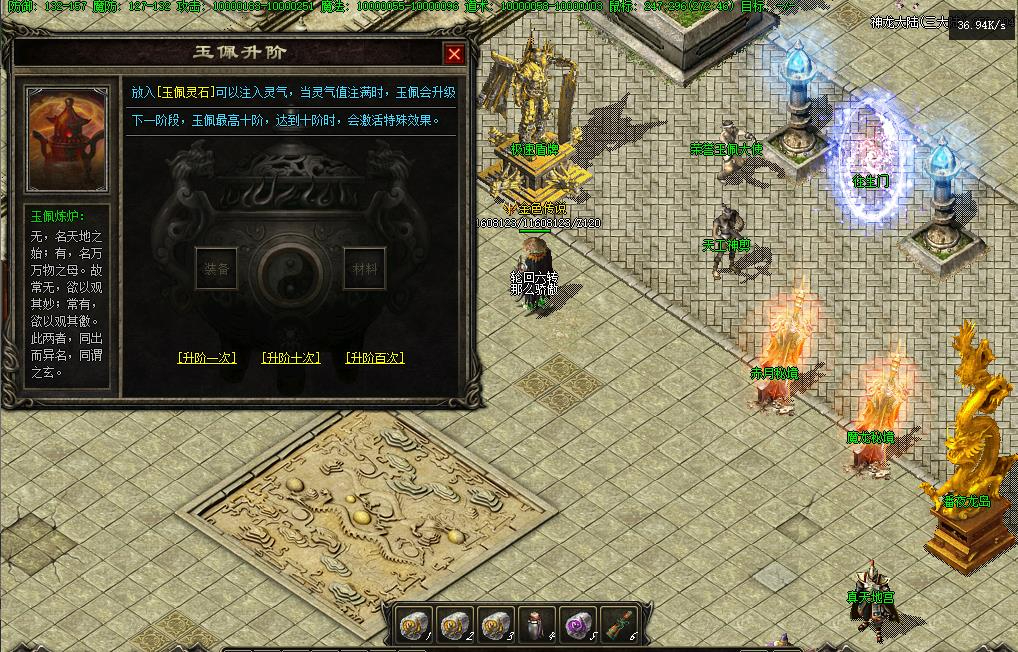Choose 升阶十次 to upgrade ten times

coord(291,357)
